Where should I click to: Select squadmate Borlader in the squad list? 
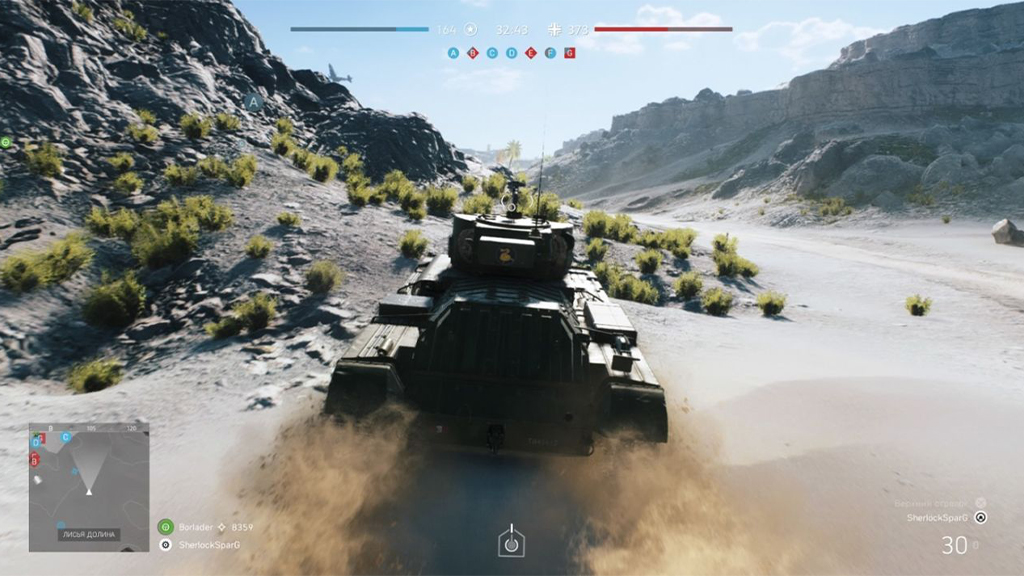click(198, 526)
